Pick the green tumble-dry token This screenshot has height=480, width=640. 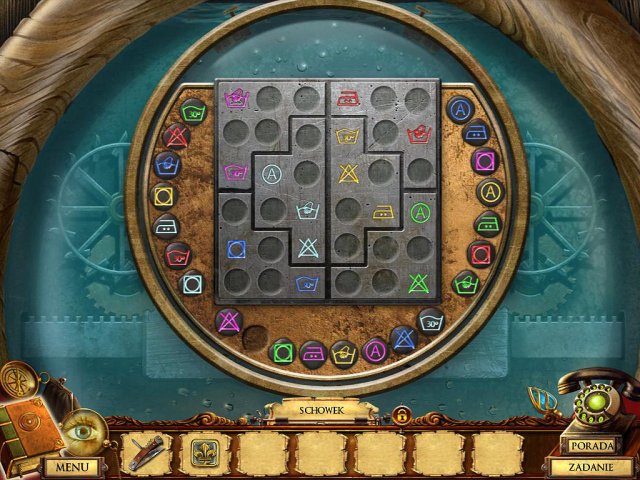(283, 352)
